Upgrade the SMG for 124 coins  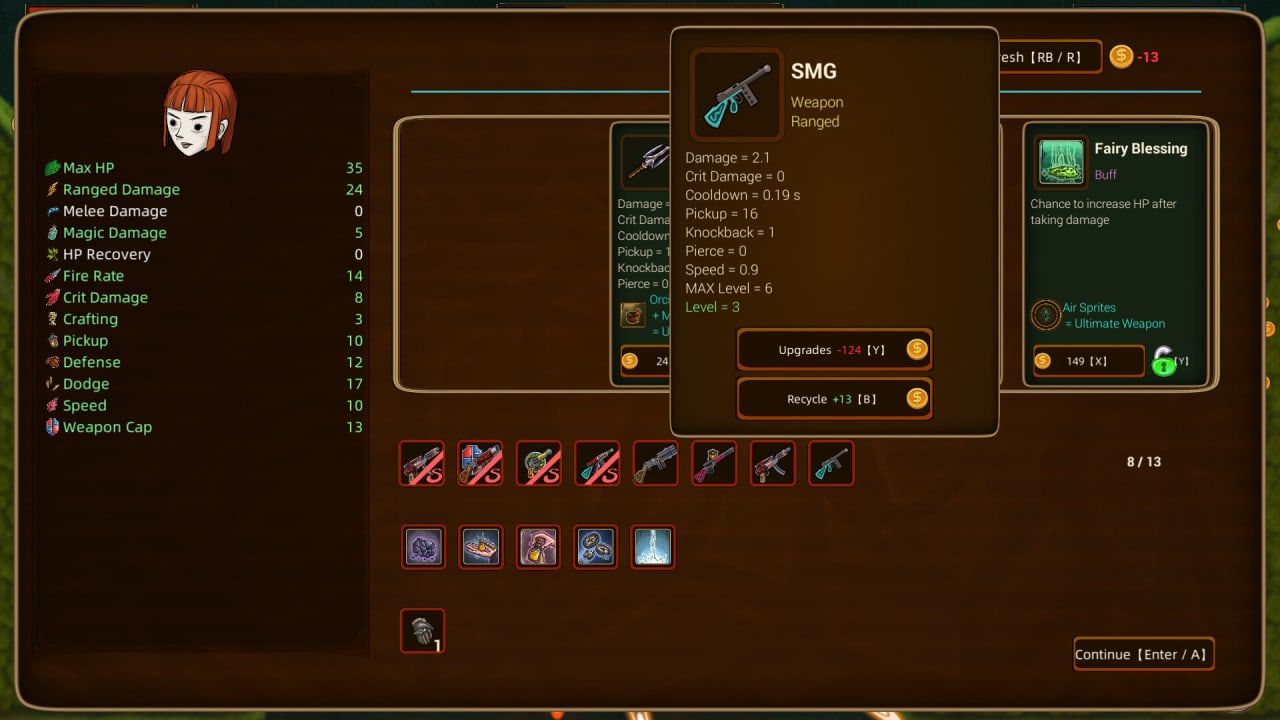(x=834, y=350)
